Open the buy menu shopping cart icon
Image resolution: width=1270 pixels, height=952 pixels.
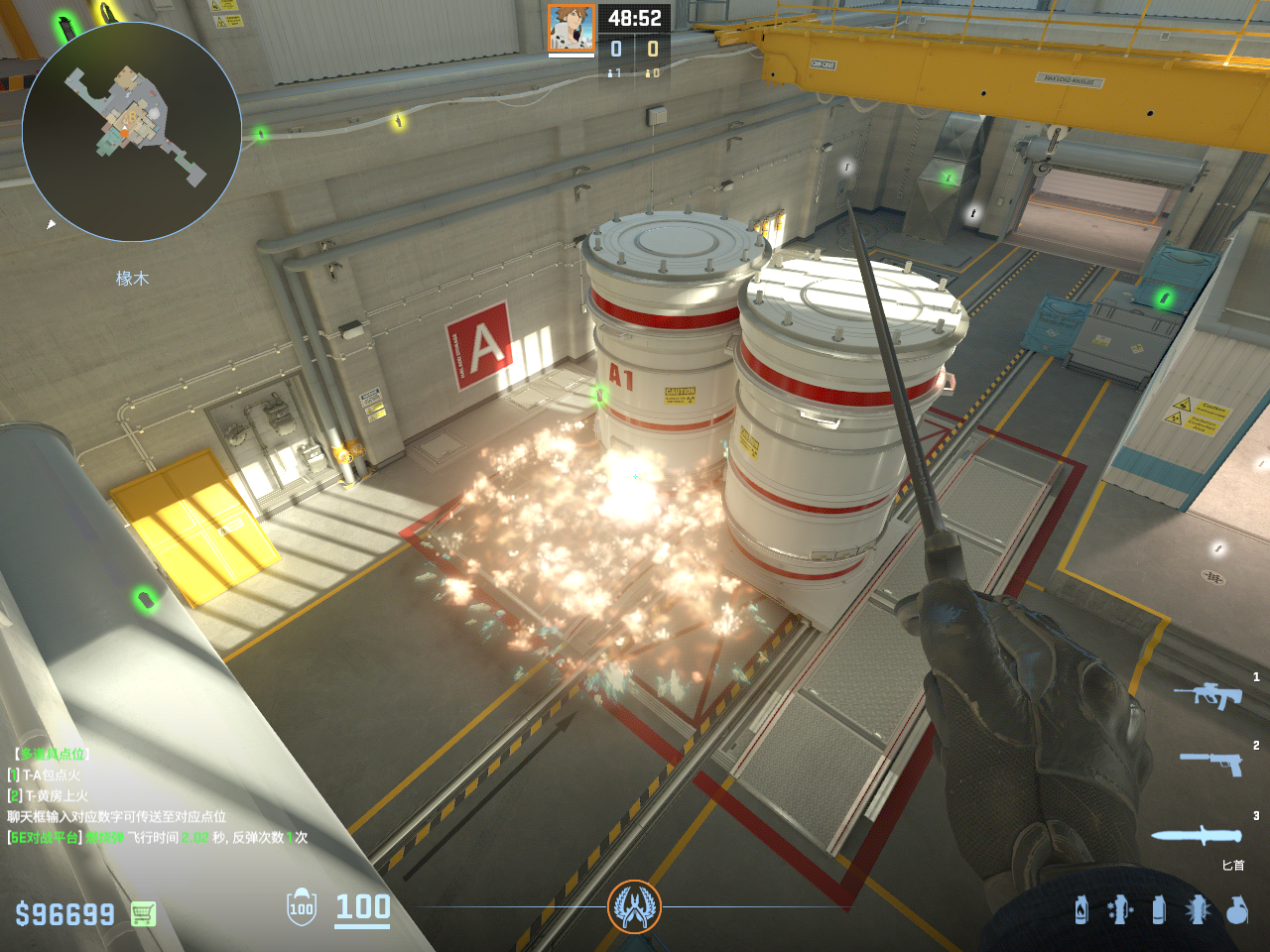(143, 913)
